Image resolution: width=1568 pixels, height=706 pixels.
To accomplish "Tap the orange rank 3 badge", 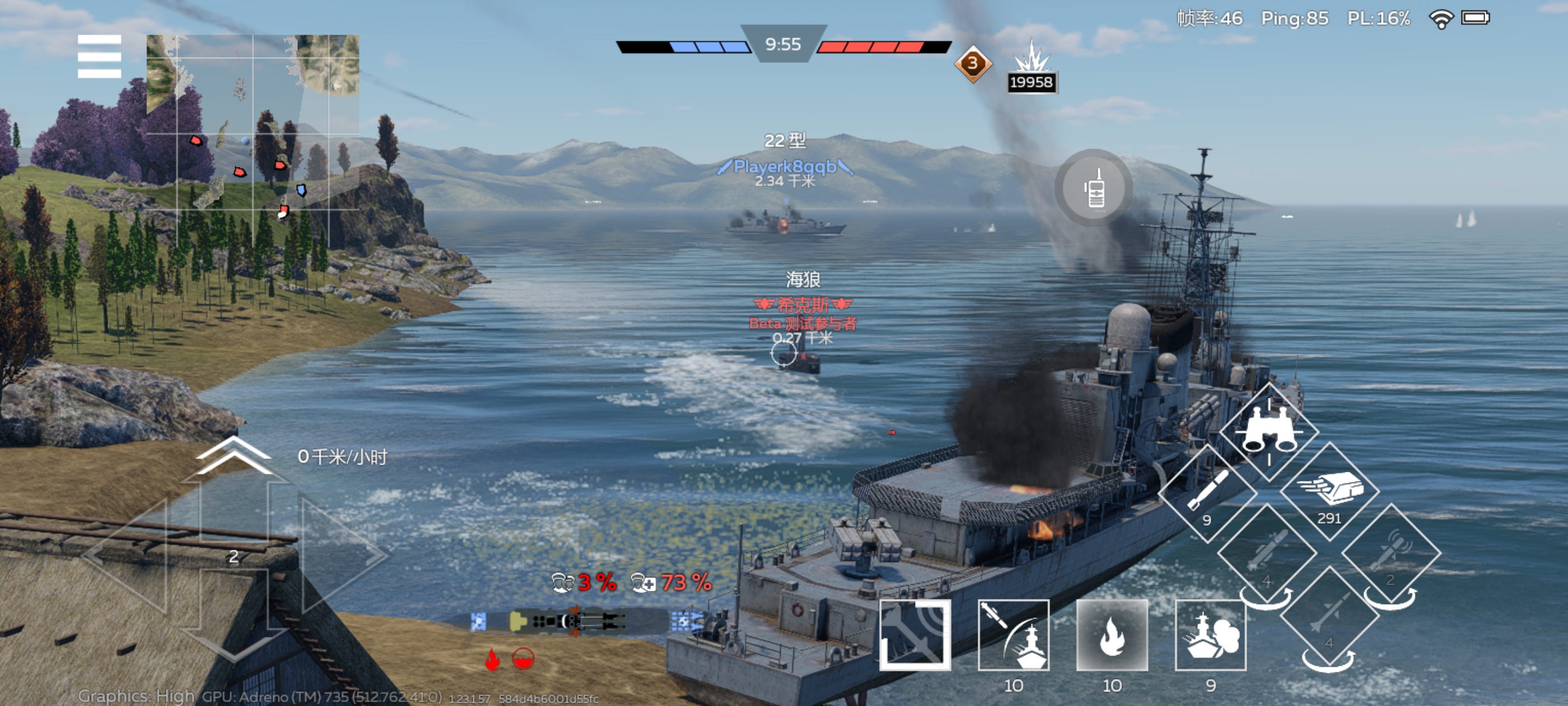I will coord(972,63).
